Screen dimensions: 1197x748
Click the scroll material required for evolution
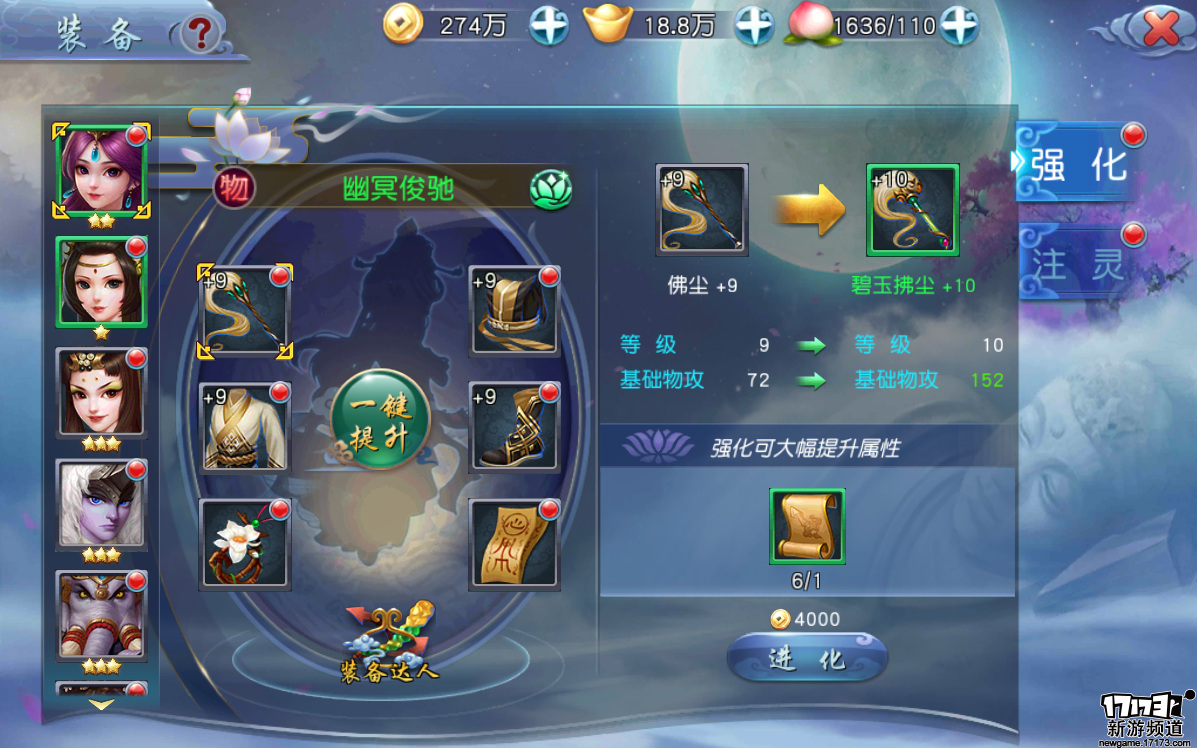click(807, 526)
